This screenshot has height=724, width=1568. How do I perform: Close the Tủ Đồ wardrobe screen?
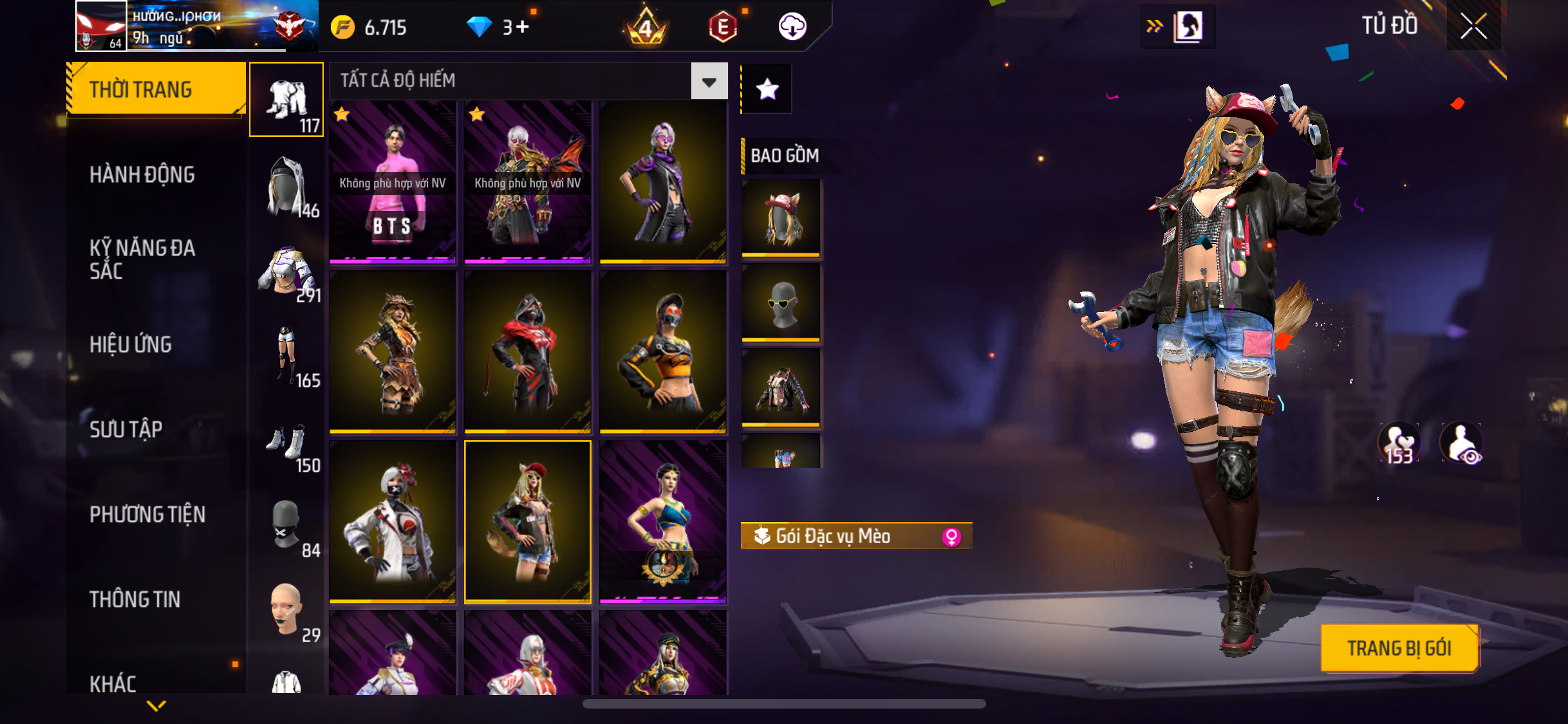(x=1473, y=26)
